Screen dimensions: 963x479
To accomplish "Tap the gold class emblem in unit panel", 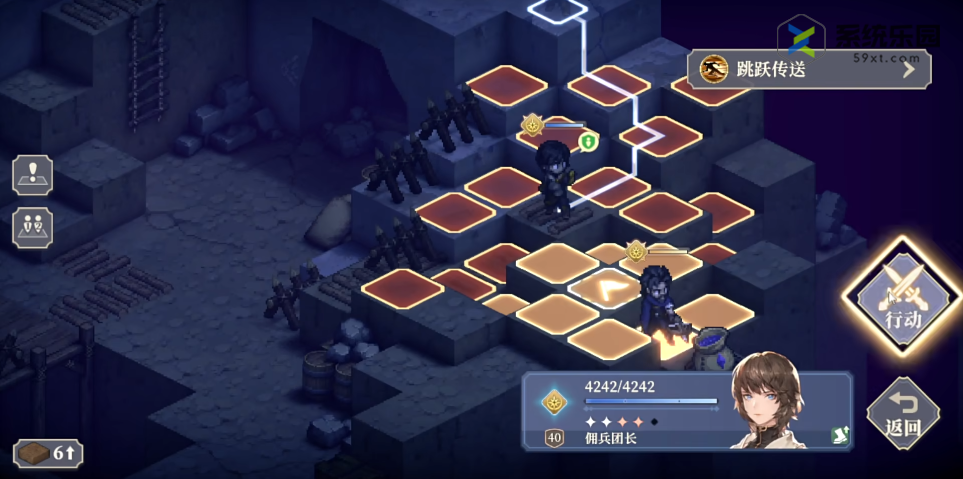I will (553, 402).
